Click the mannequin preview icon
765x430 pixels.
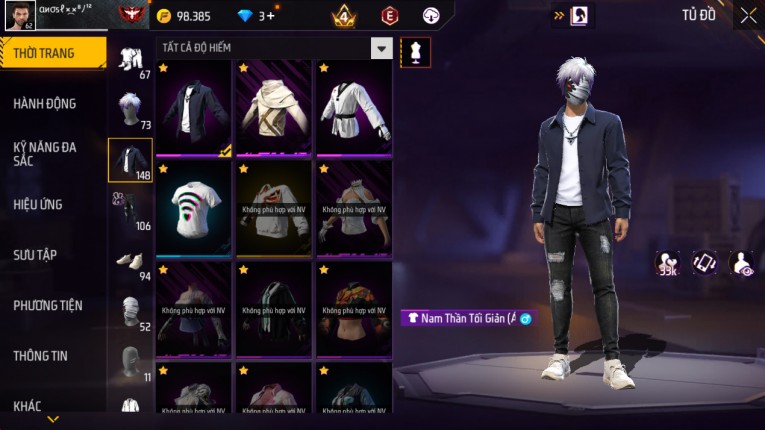tap(415, 53)
